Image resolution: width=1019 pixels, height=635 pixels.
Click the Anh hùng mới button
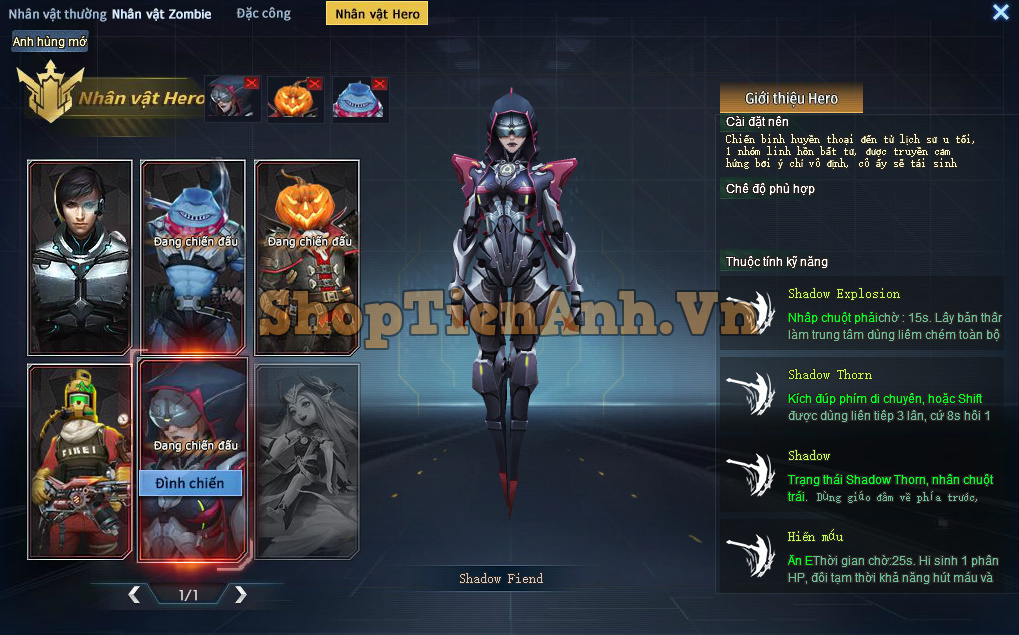click(50, 42)
